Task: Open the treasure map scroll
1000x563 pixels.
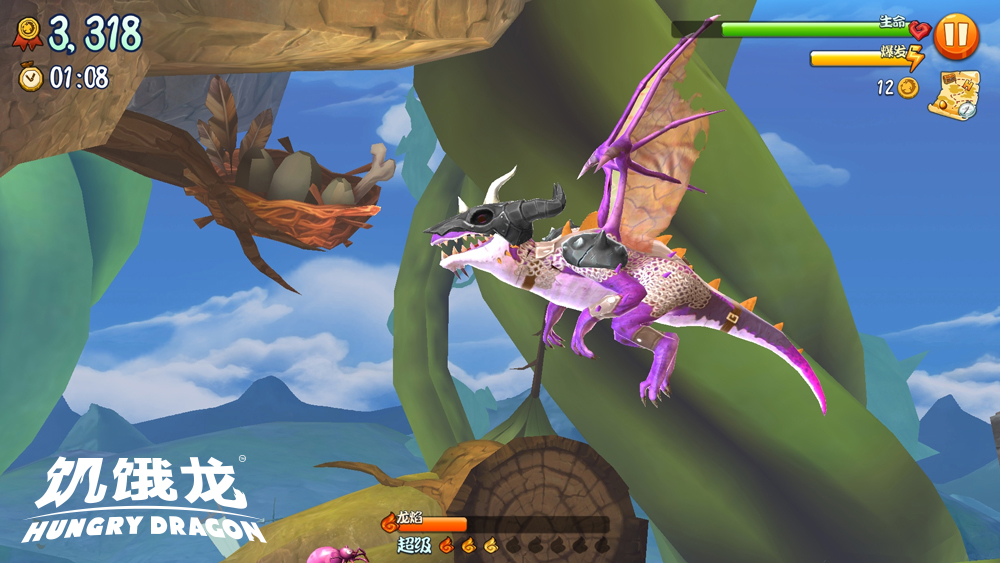Action: (953, 96)
